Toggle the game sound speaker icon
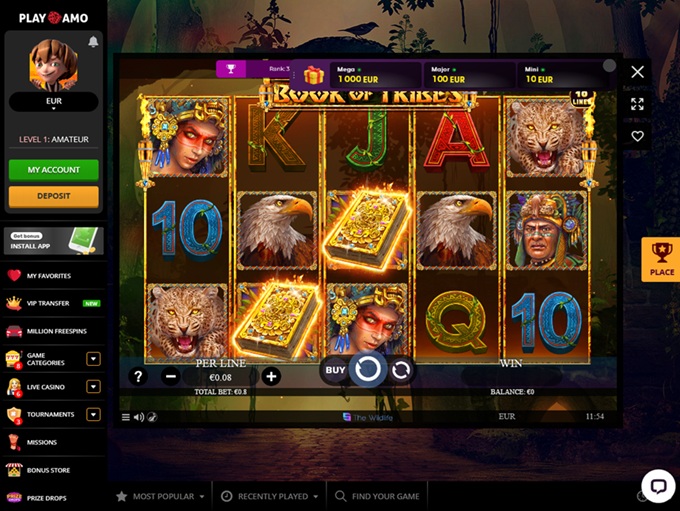Screen dimensions: 680x511 pyautogui.click(x=139, y=417)
